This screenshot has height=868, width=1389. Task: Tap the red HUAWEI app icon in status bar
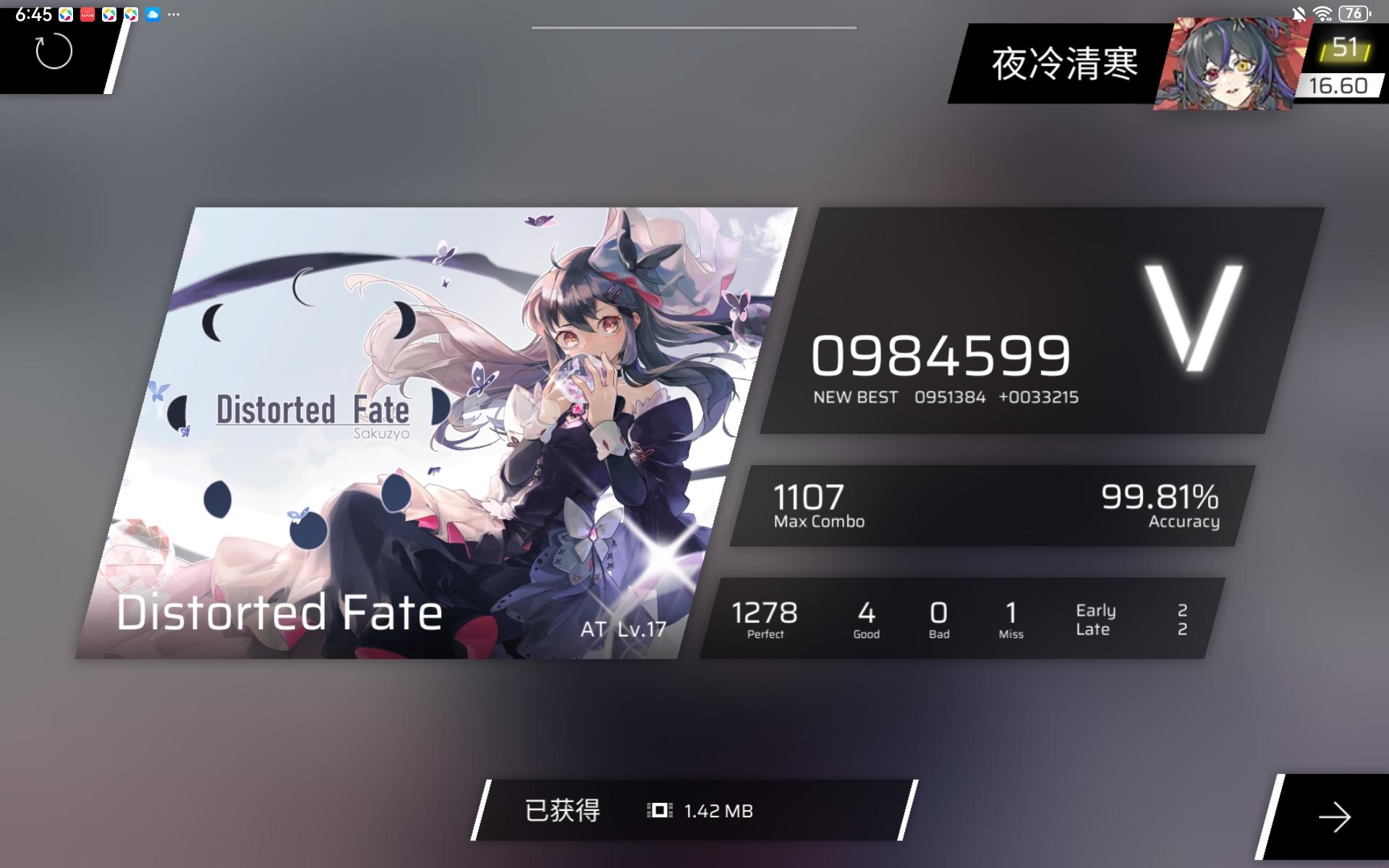88,14
